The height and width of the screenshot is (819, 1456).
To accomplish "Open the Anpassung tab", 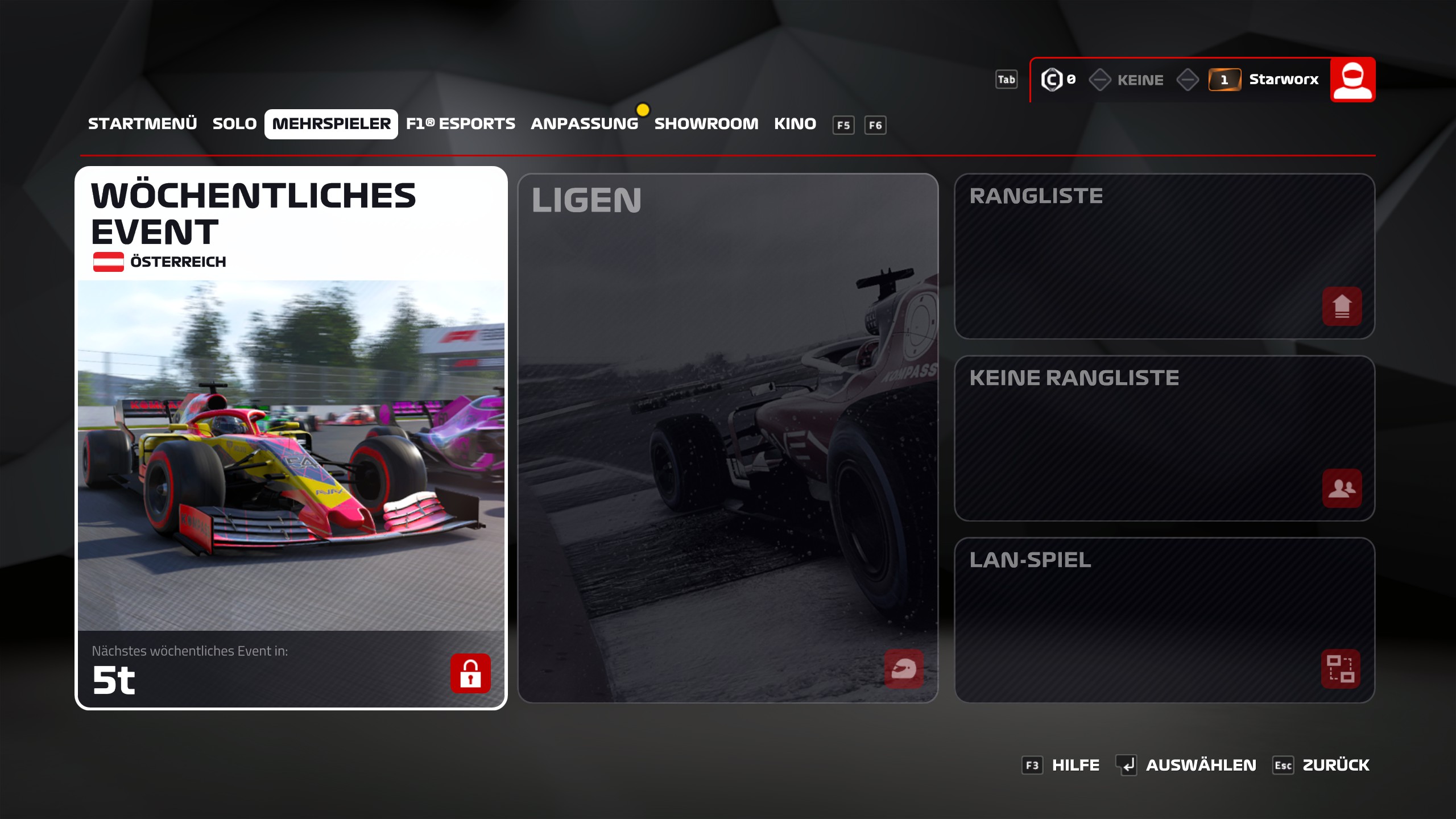I will tap(584, 124).
